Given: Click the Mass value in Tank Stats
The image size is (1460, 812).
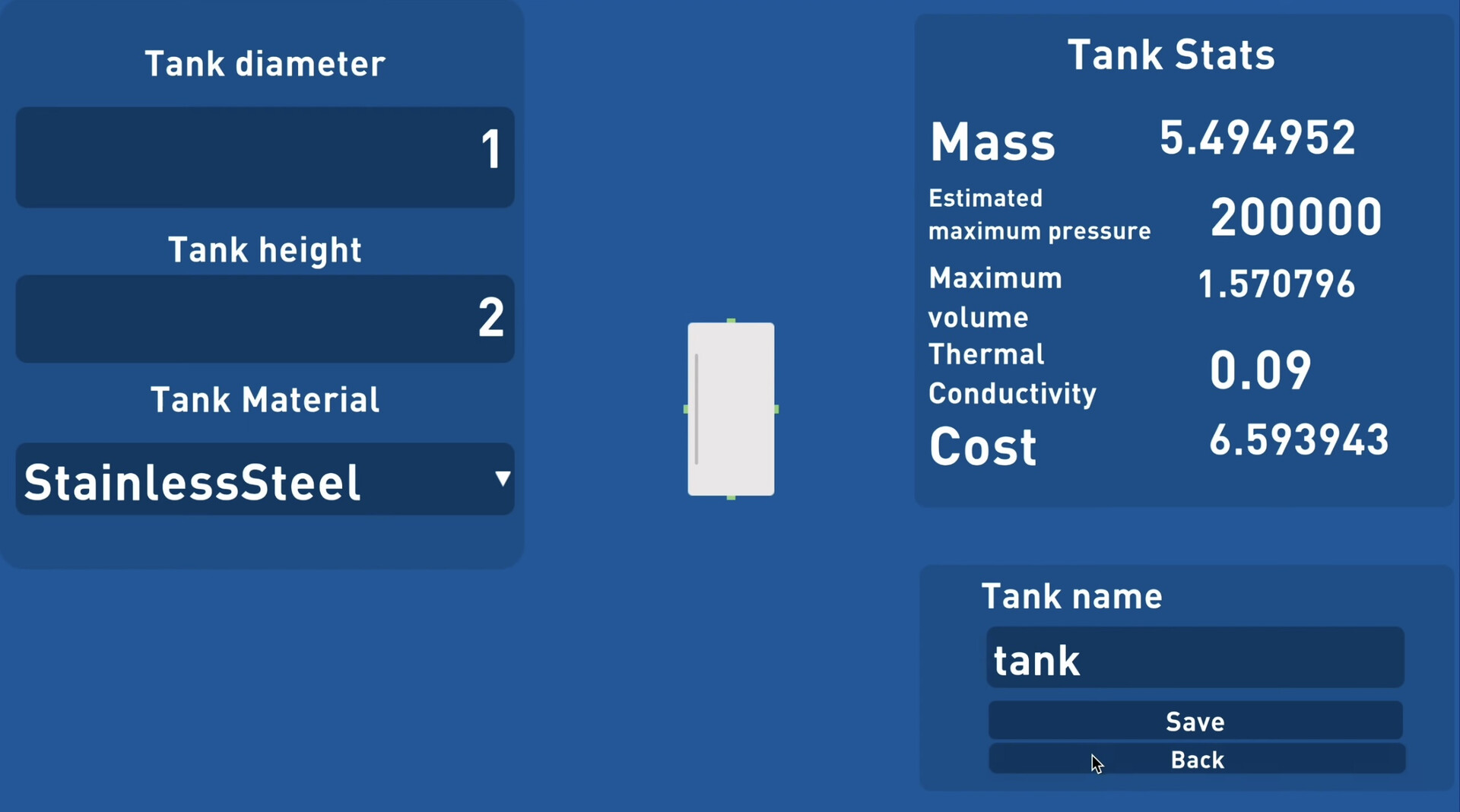Looking at the screenshot, I should click(1258, 138).
